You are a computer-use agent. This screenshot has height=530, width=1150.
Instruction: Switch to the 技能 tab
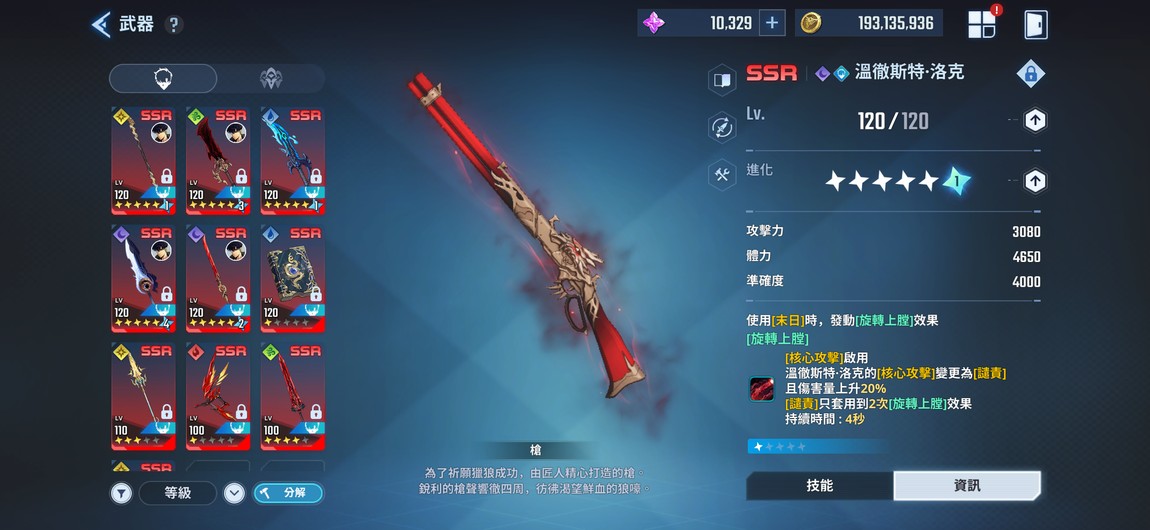(819, 485)
